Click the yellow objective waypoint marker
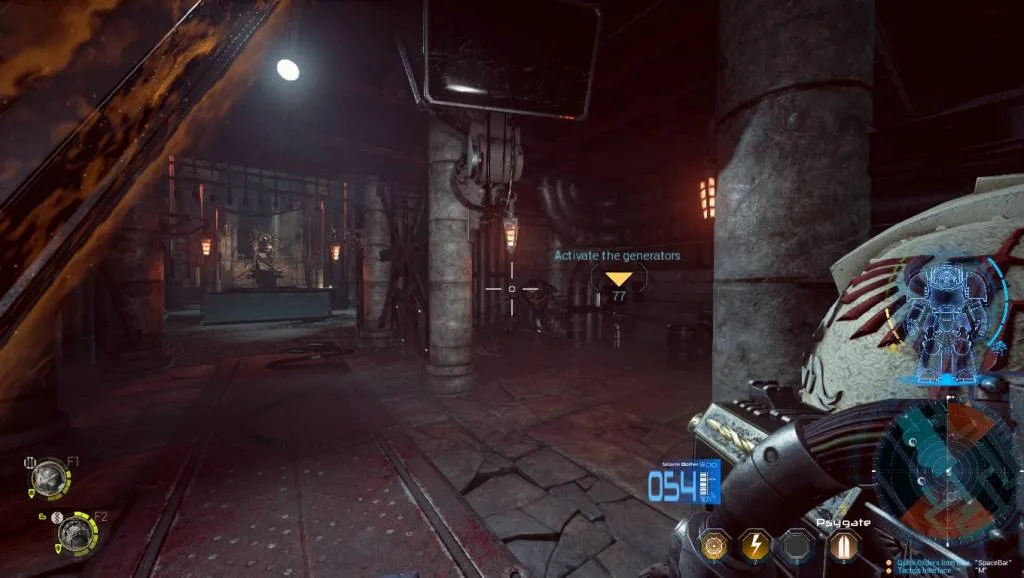The image size is (1024, 578). (619, 279)
